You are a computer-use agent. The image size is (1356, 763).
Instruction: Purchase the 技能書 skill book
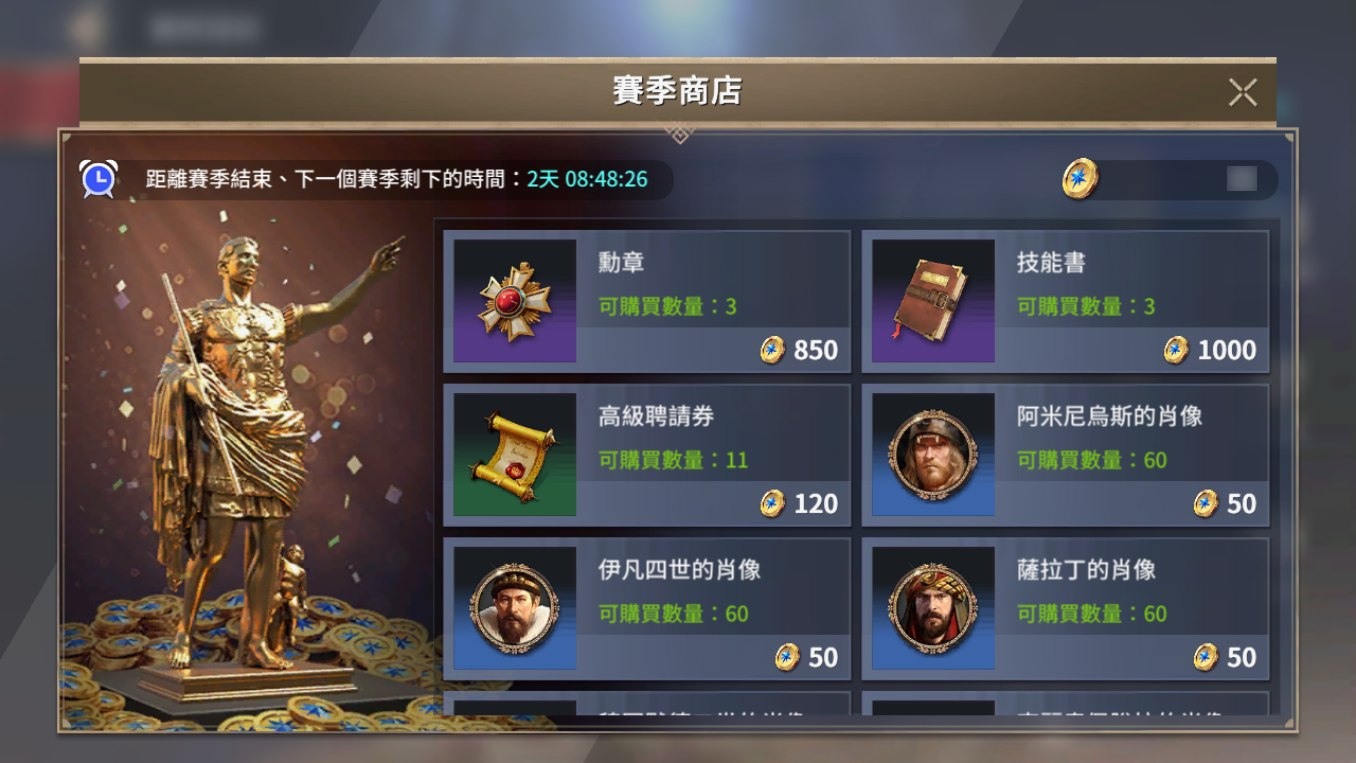coord(1066,299)
